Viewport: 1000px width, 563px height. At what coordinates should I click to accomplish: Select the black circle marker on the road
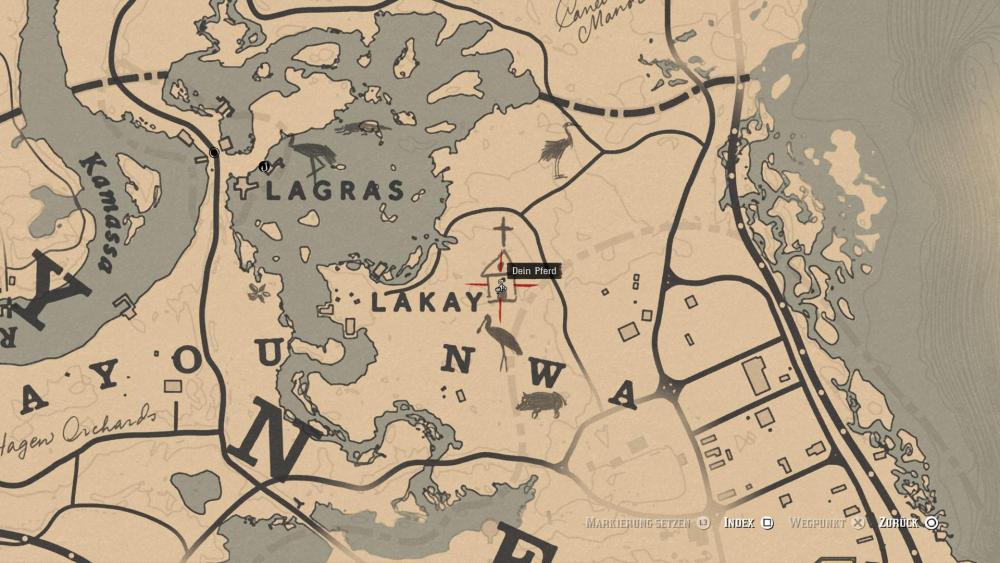214,153
